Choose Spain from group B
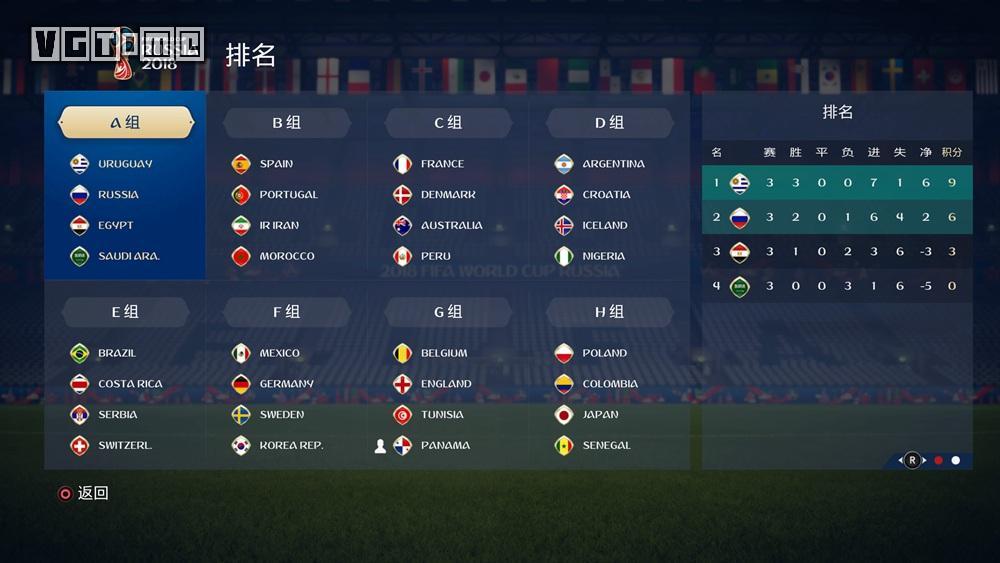1000x563 pixels. point(275,164)
